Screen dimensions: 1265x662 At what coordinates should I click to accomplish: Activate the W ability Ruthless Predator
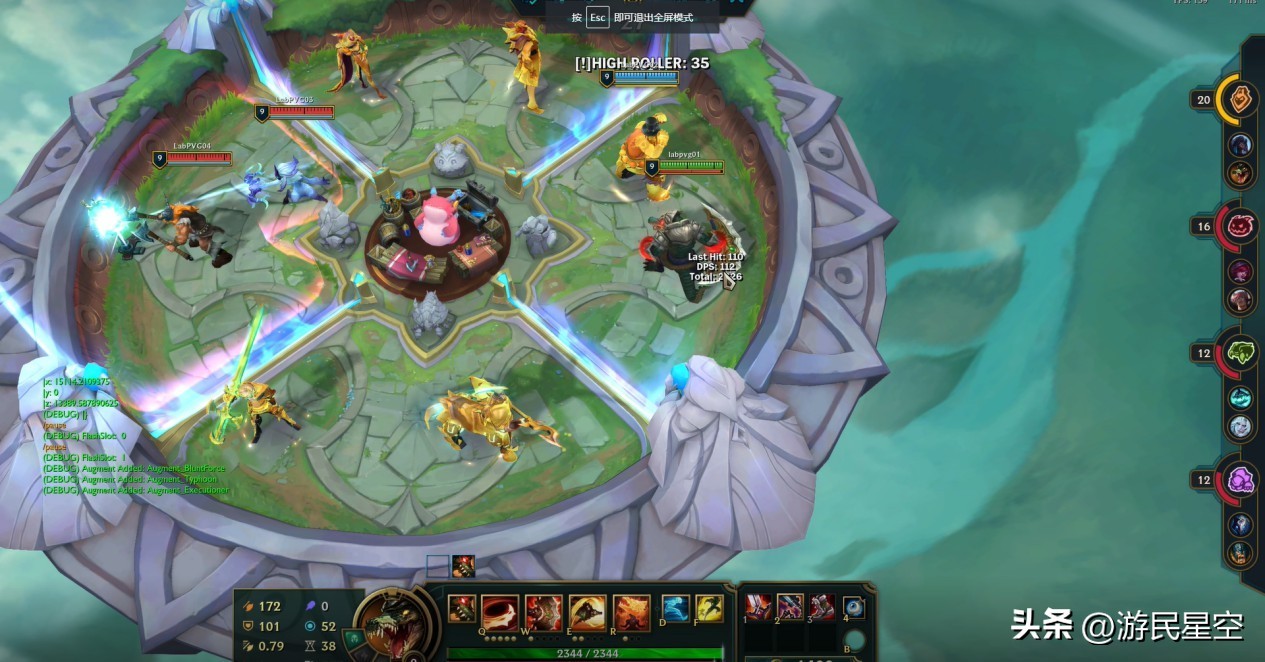(544, 611)
